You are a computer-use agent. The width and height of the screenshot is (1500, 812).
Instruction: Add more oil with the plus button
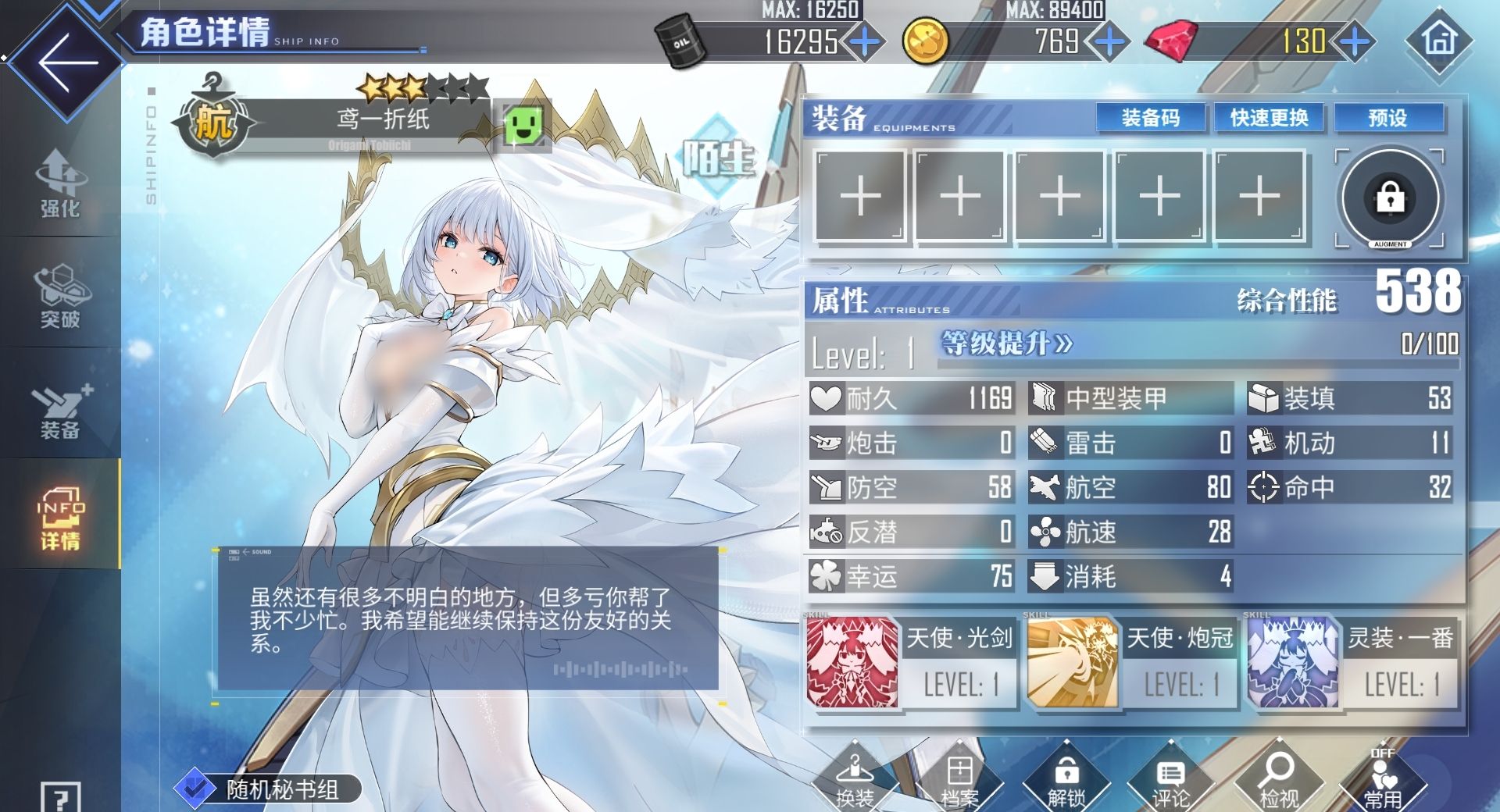865,41
